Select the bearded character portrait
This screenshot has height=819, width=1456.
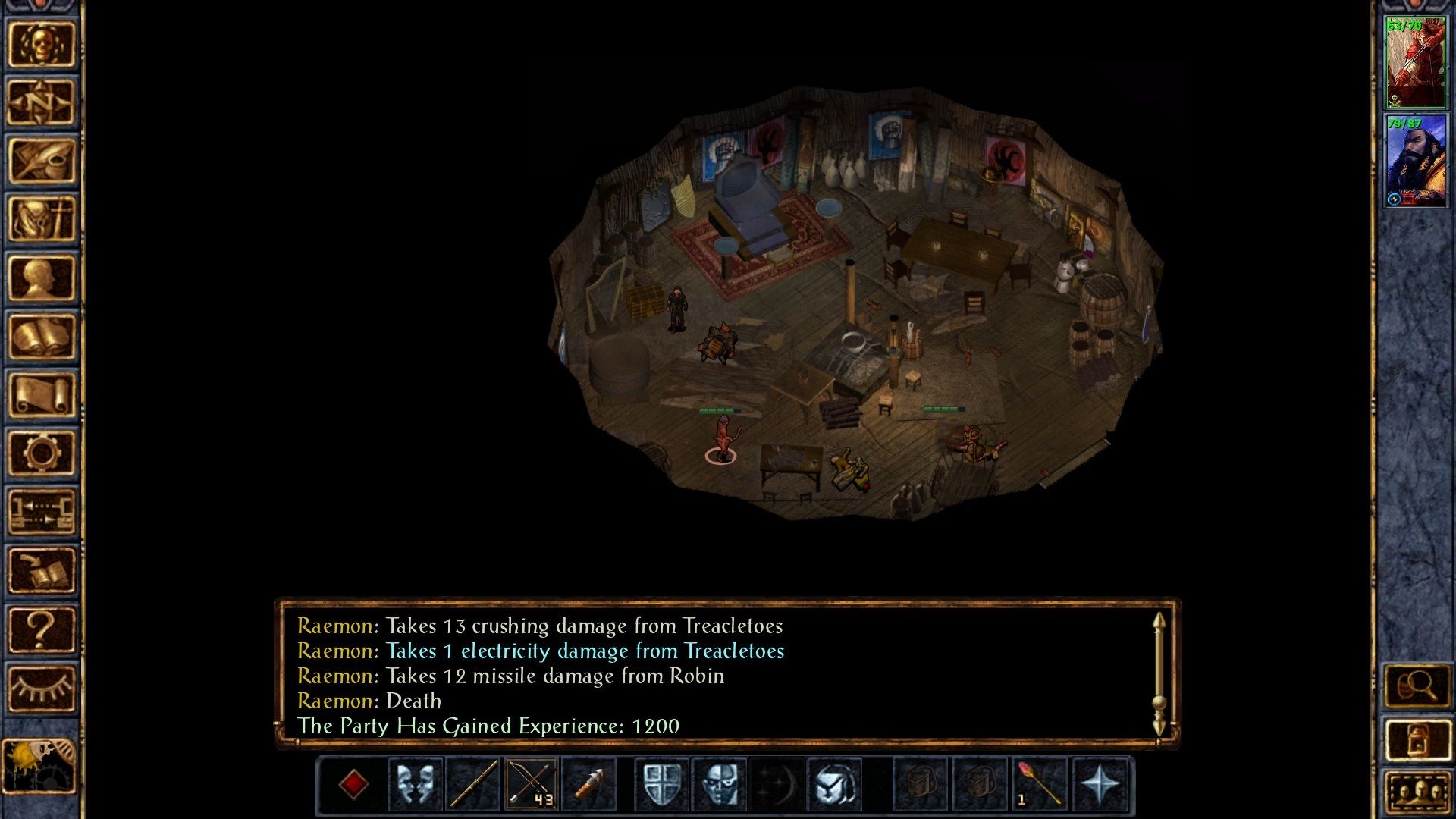tap(1415, 160)
